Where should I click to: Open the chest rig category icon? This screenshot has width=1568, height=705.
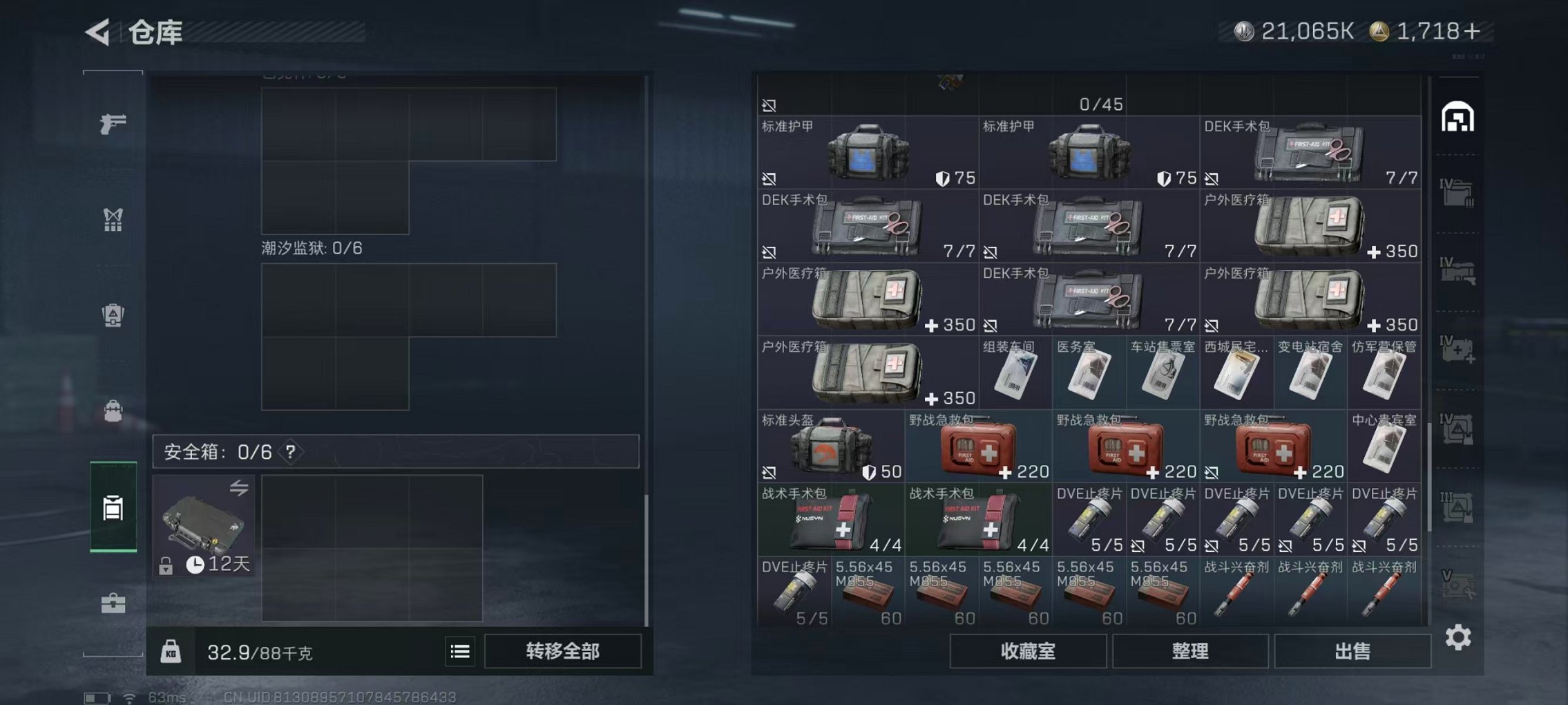point(113,220)
